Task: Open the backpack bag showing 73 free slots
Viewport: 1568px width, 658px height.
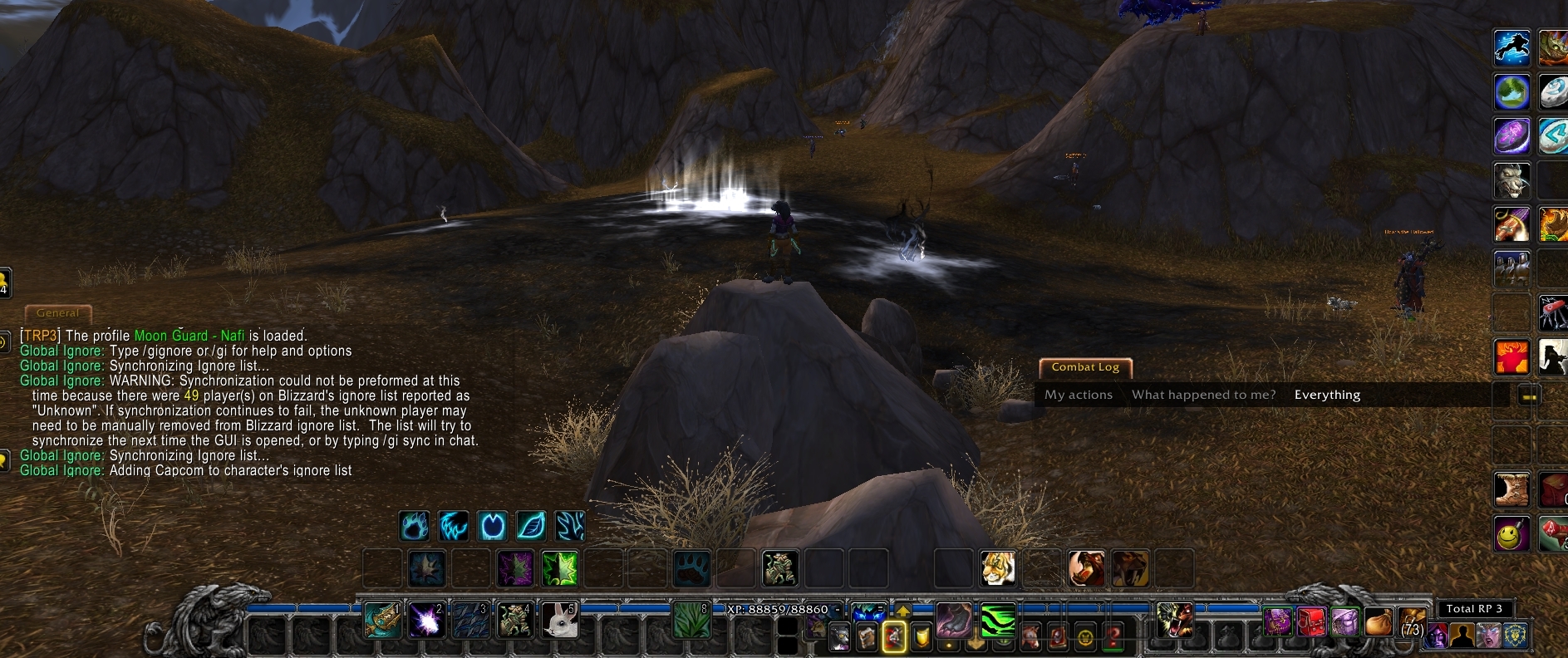Action: click(1411, 621)
